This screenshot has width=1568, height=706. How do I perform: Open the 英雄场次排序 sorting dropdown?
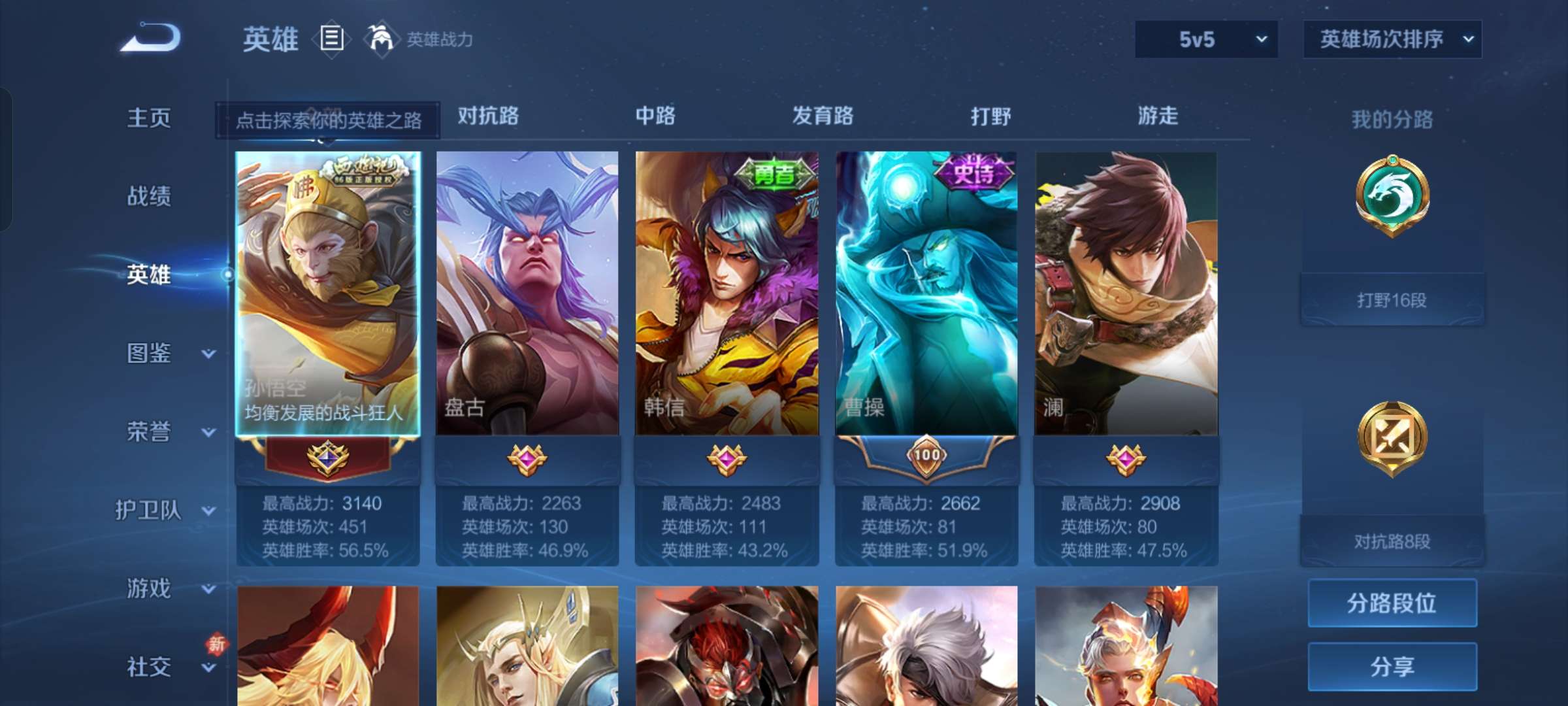[1392, 39]
